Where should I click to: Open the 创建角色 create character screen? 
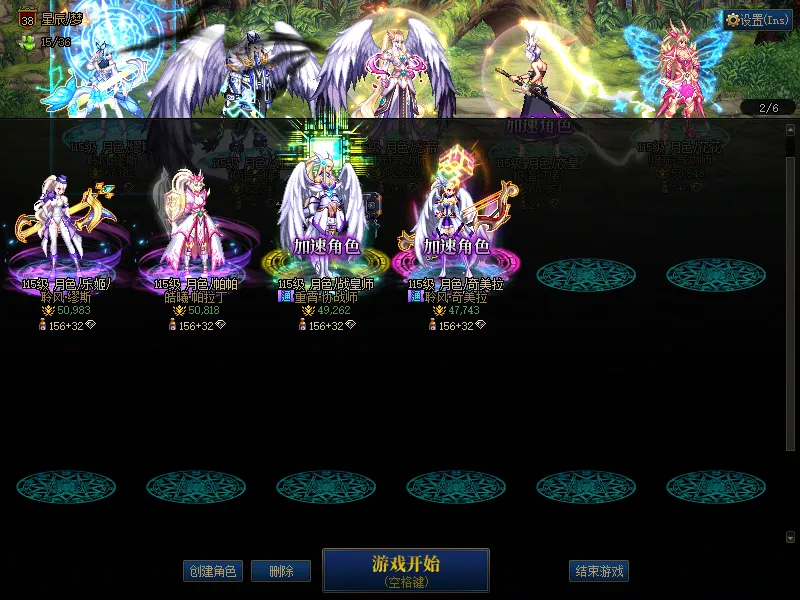click(212, 571)
